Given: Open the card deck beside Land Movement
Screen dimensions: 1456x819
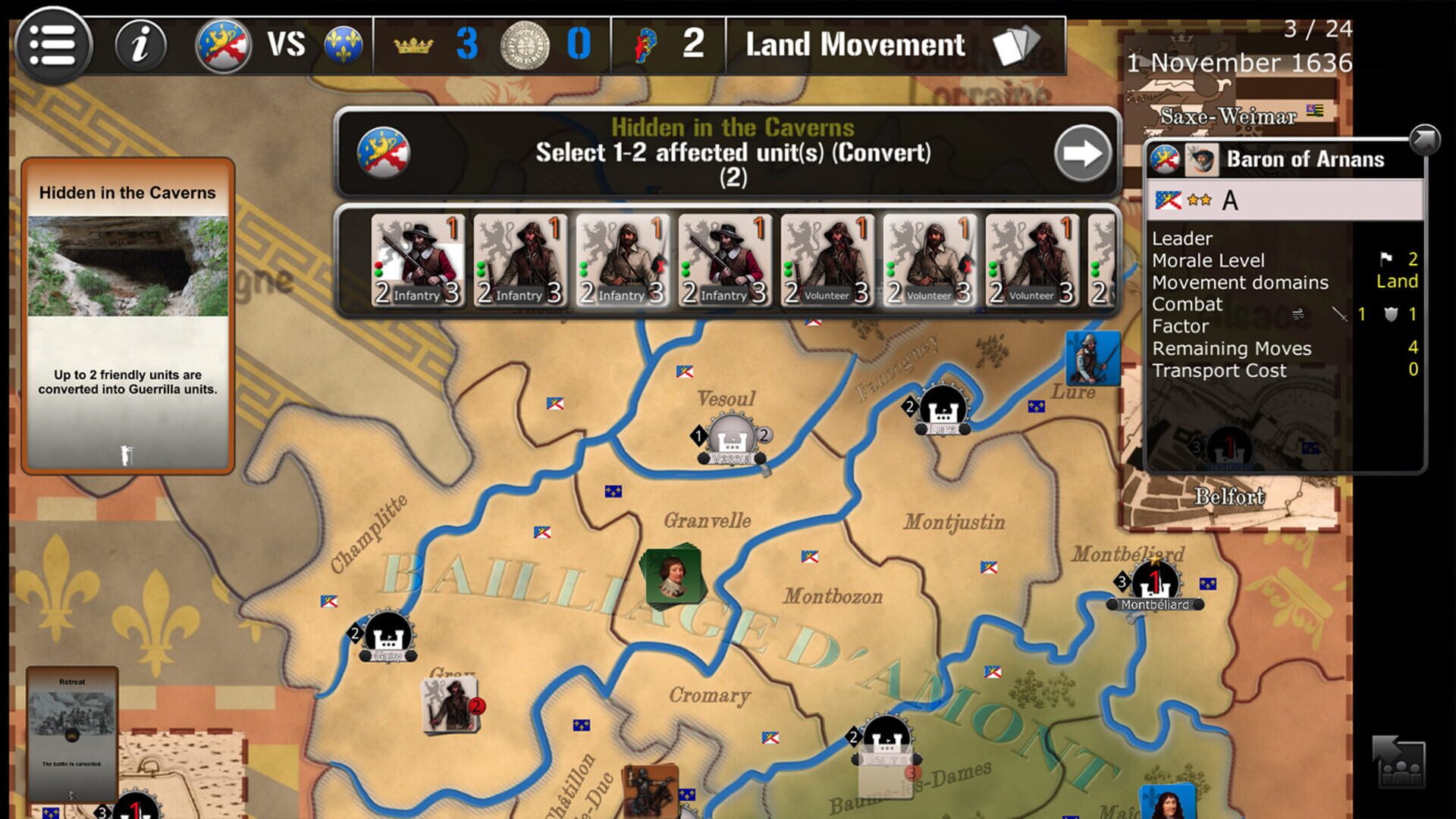Looking at the screenshot, I should (1016, 43).
